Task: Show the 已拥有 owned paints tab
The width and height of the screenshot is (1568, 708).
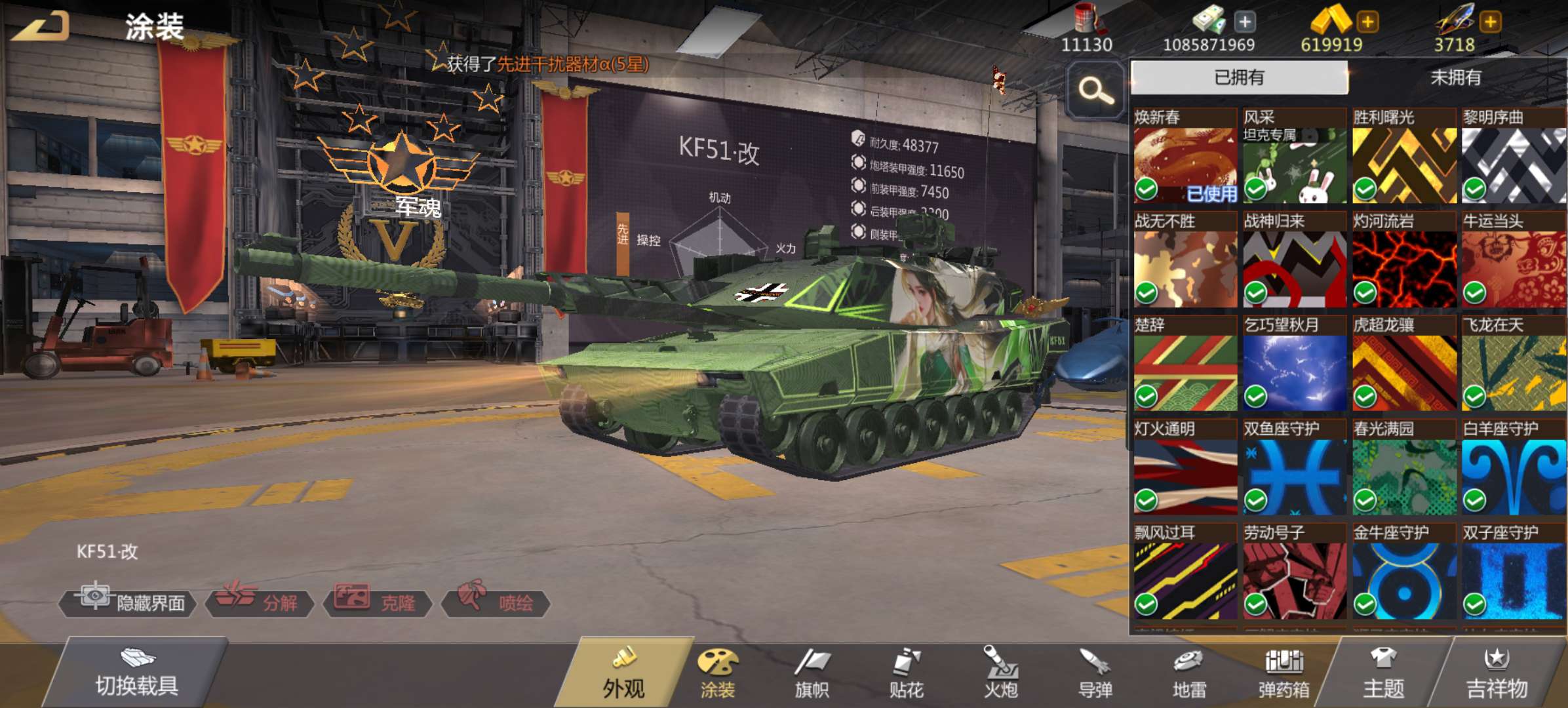Action: click(1239, 77)
